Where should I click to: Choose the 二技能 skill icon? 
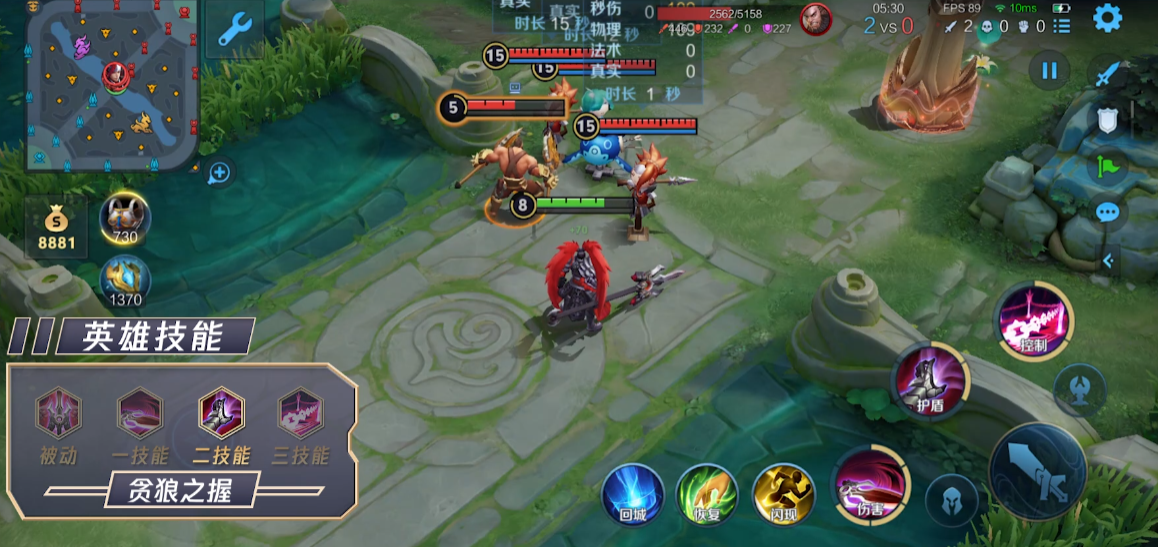point(220,413)
